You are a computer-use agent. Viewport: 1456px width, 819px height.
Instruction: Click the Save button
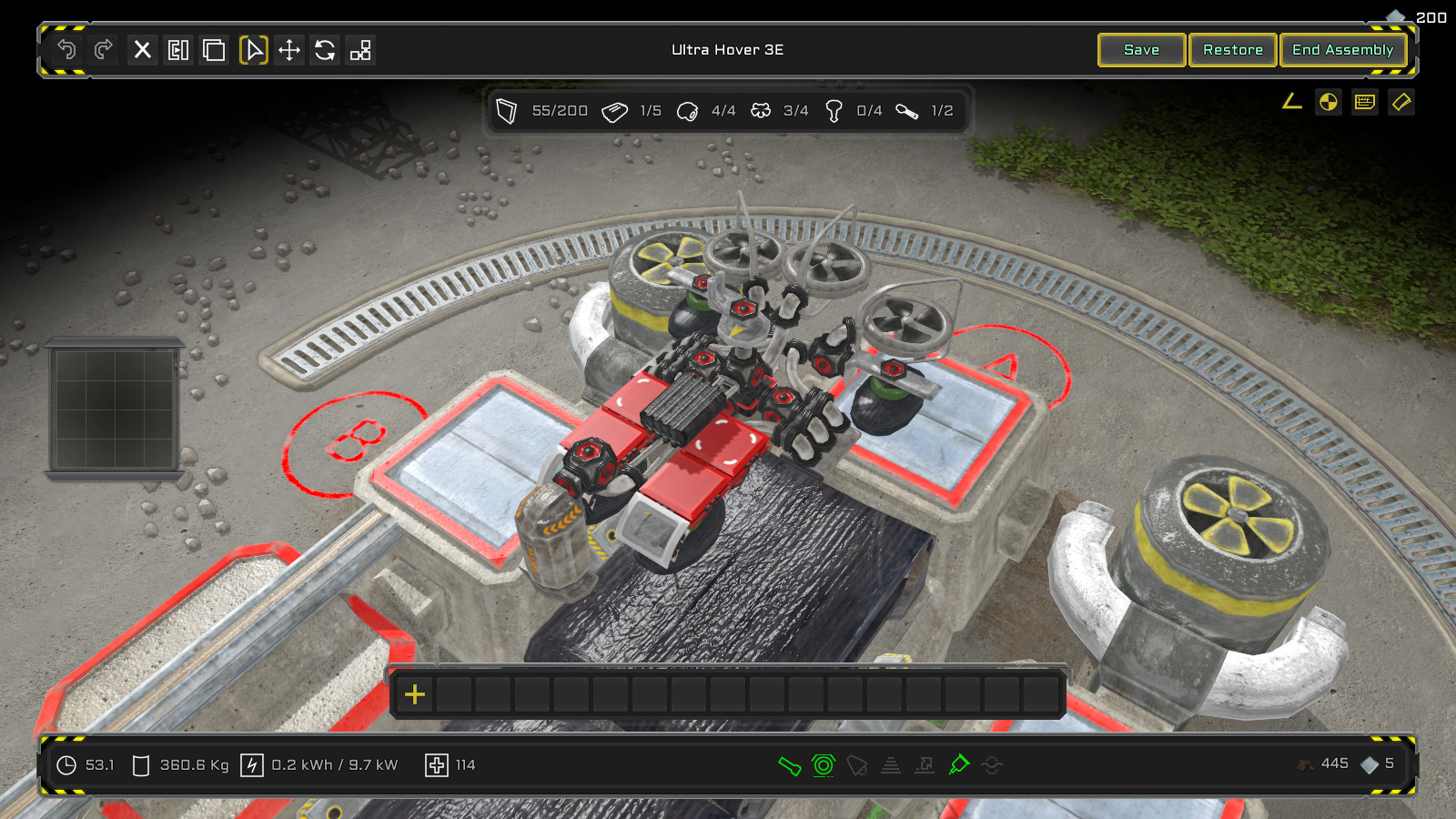pyautogui.click(x=1141, y=50)
